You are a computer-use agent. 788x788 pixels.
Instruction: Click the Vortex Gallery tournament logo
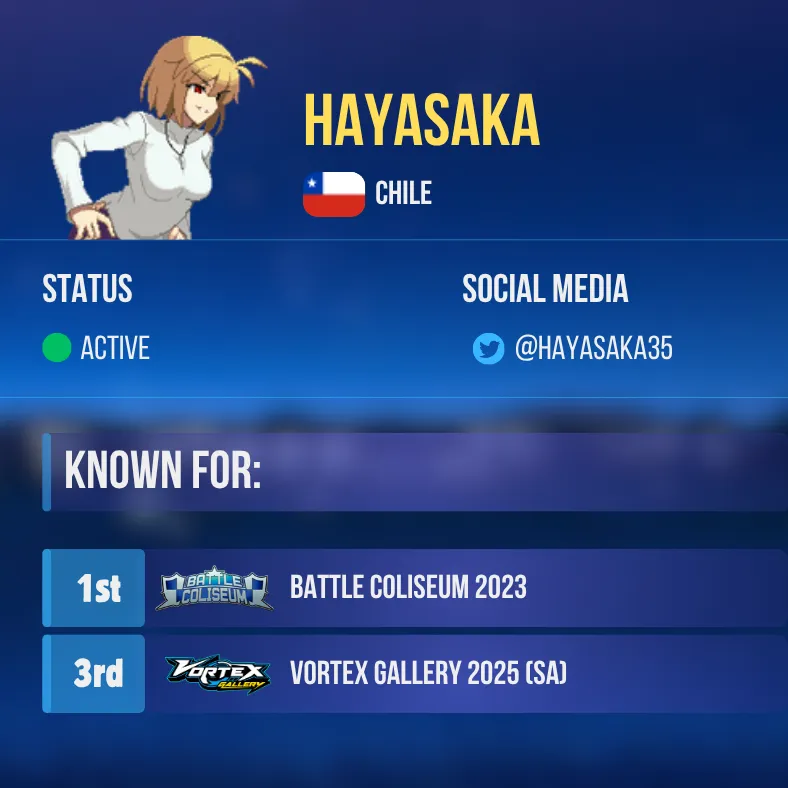pyautogui.click(x=217, y=675)
